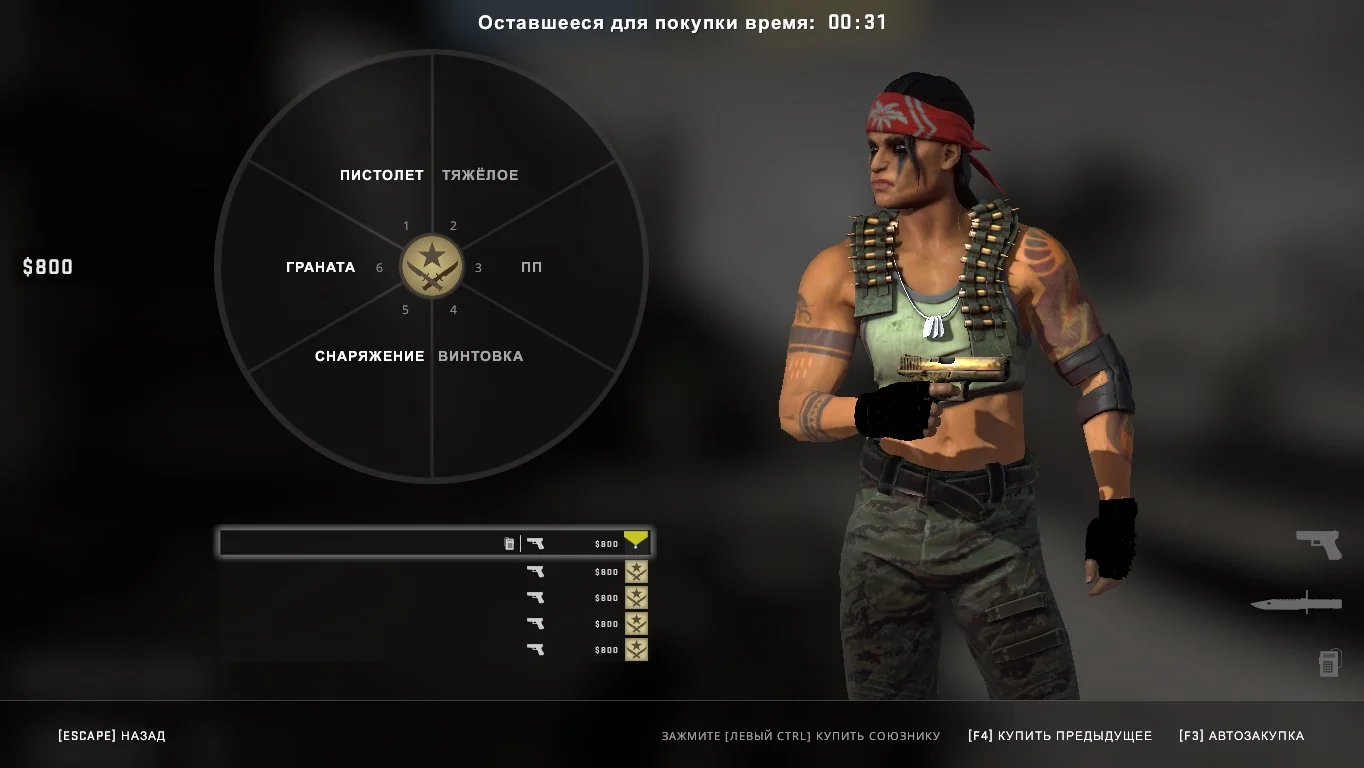Open the ТЯЖЁЛОЕ weapon category
This screenshot has height=768, width=1364.
(480, 175)
